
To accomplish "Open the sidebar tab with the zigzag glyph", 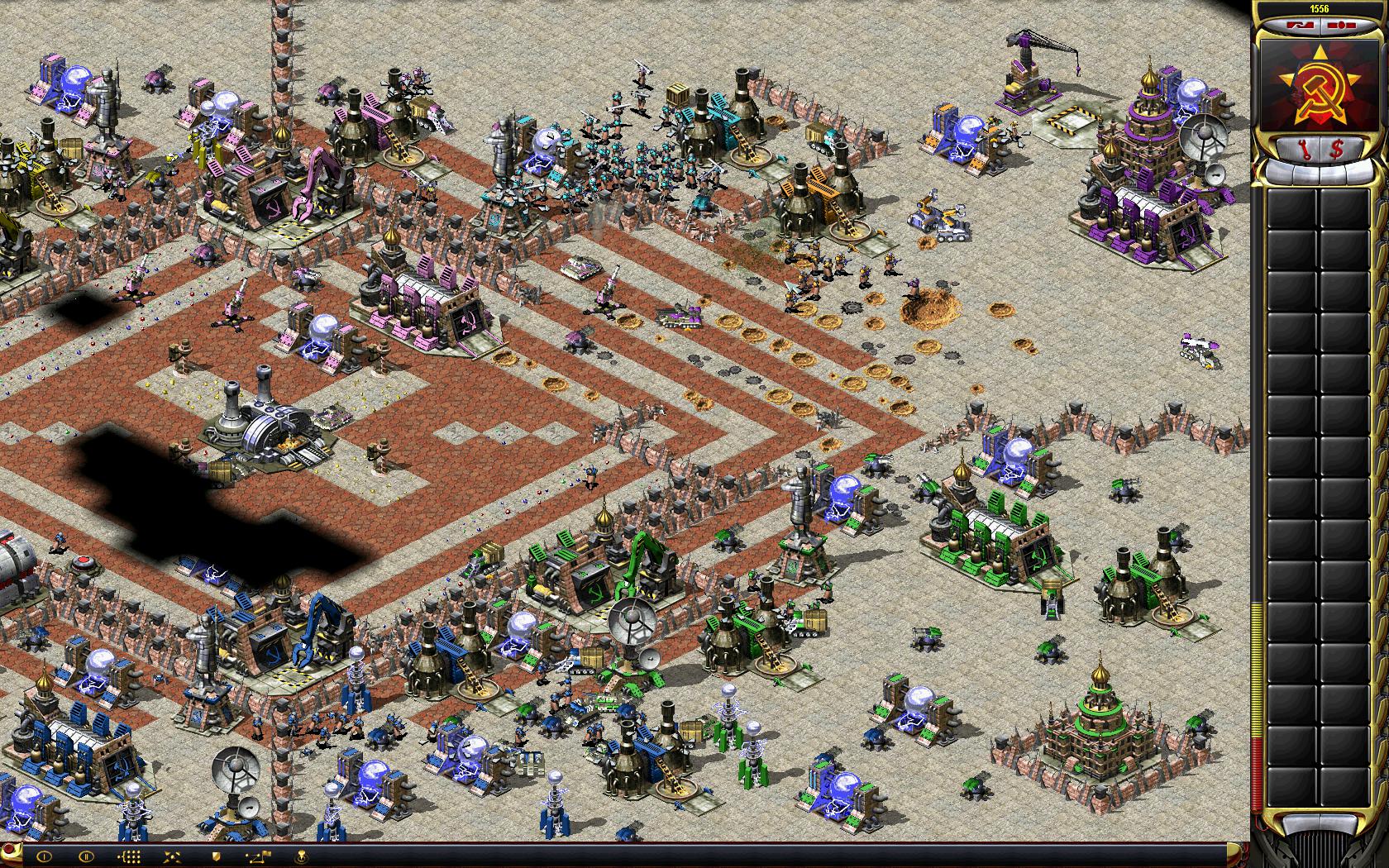I will point(1301,26).
